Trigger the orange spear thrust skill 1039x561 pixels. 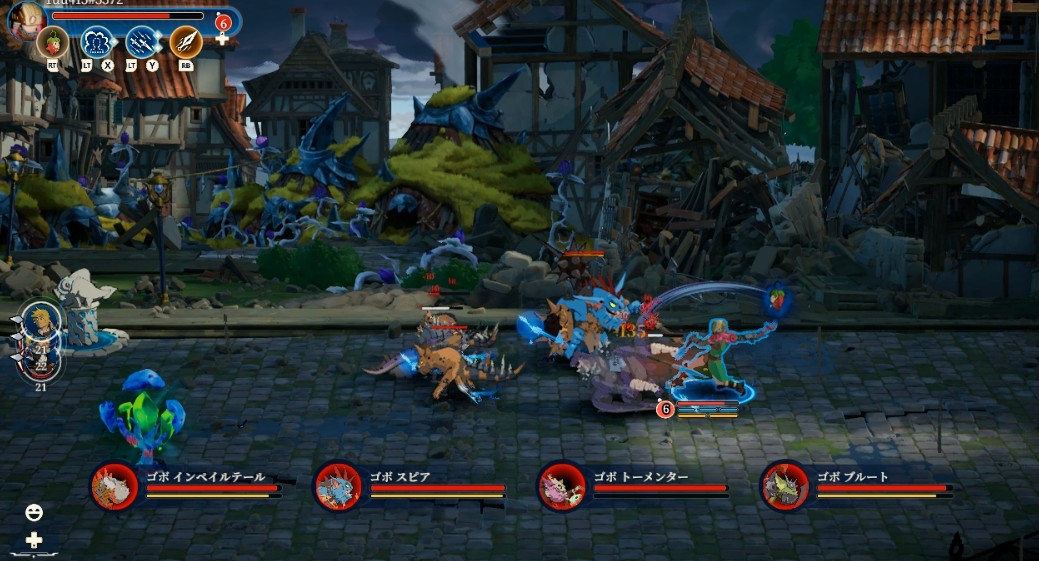click(x=185, y=42)
